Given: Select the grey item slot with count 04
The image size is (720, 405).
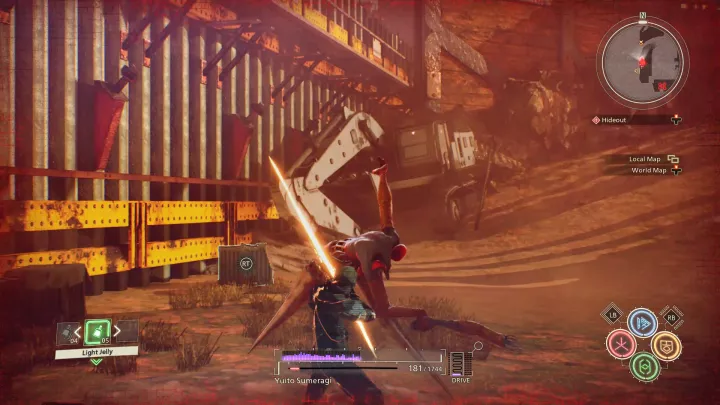Looking at the screenshot, I should pos(69,333).
